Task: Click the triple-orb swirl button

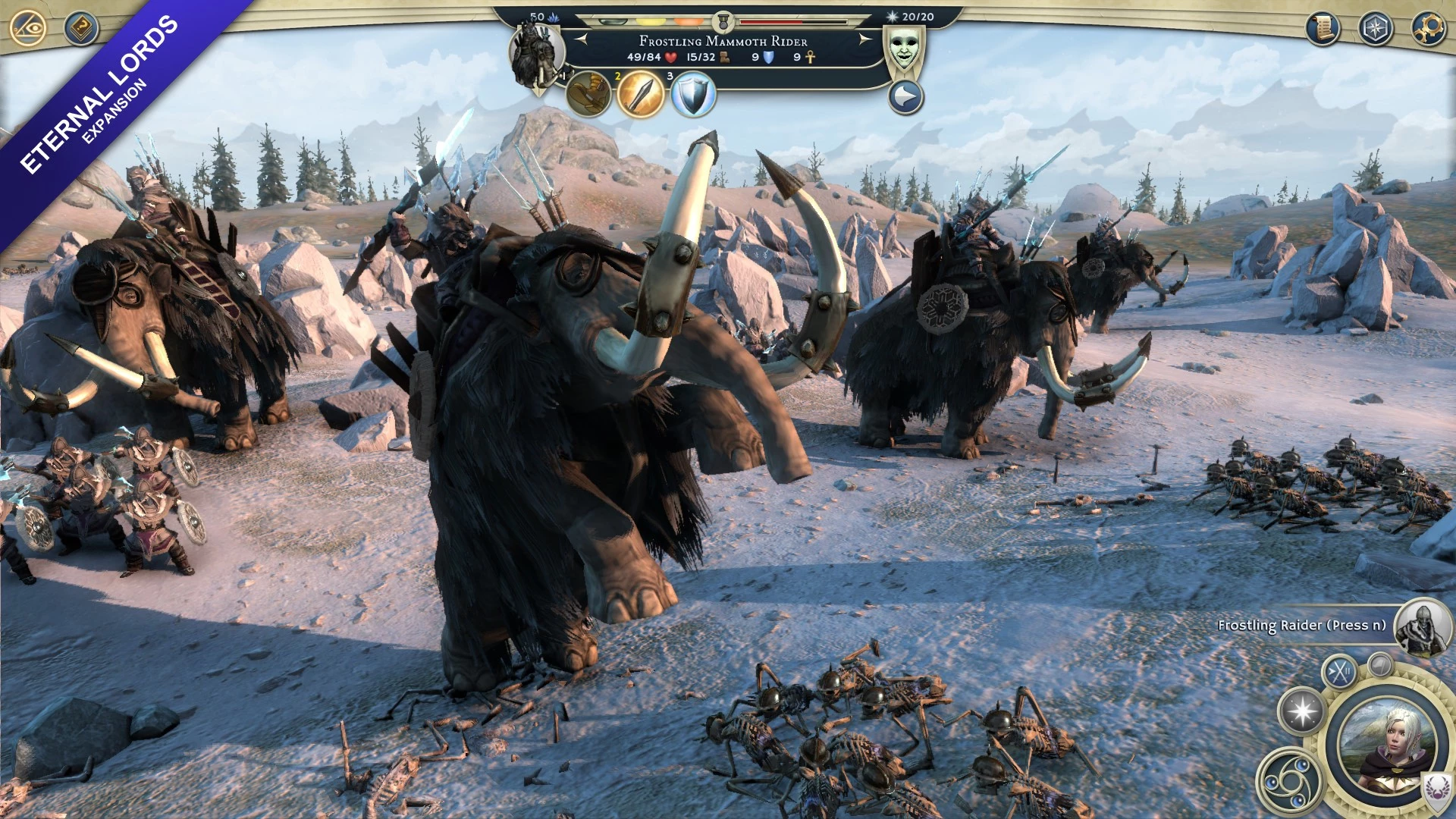Action: click(1289, 781)
